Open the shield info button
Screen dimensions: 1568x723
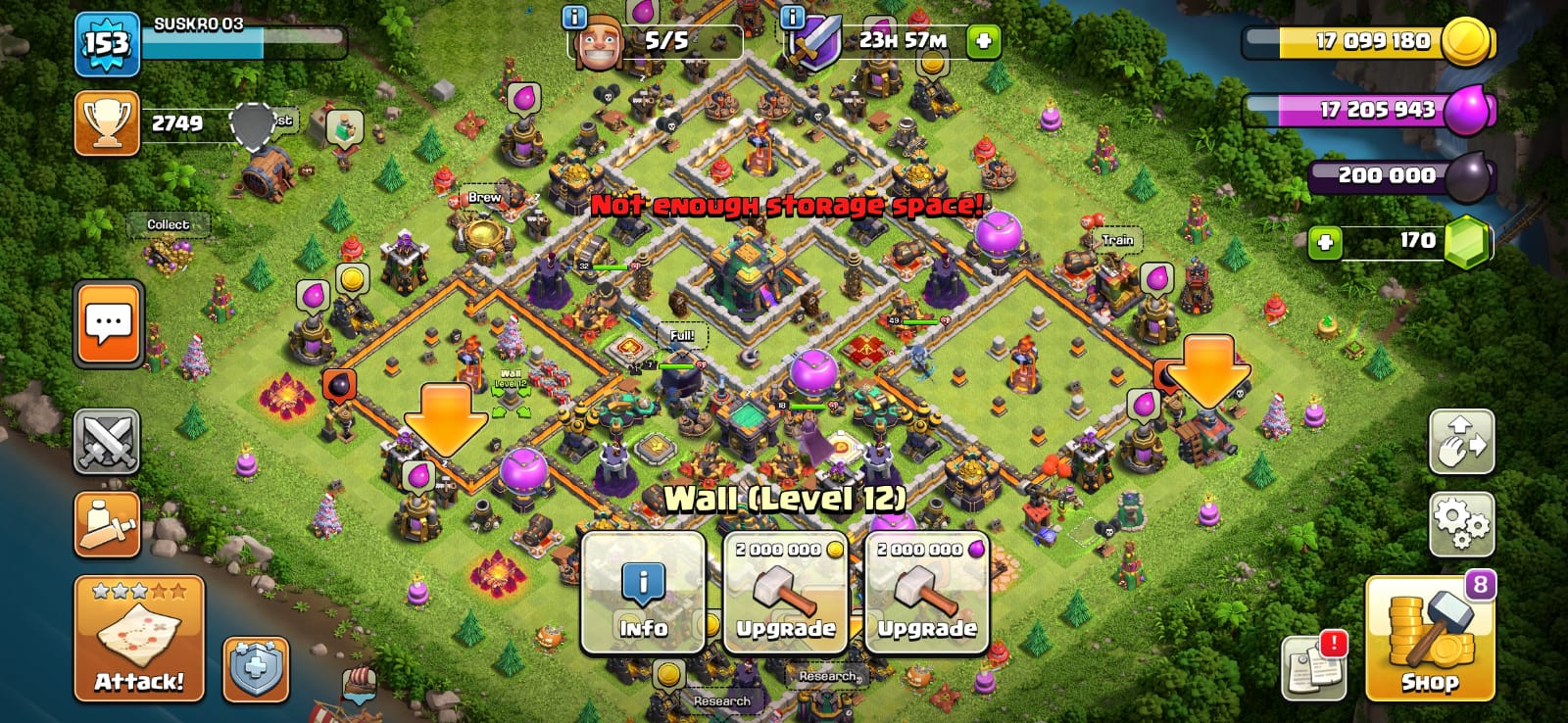pos(256,669)
